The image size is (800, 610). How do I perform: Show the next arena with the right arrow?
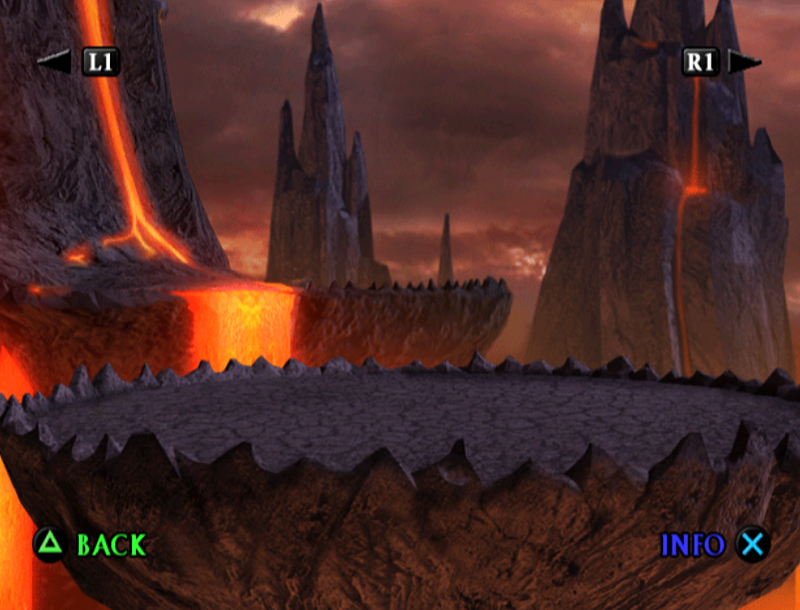744,62
